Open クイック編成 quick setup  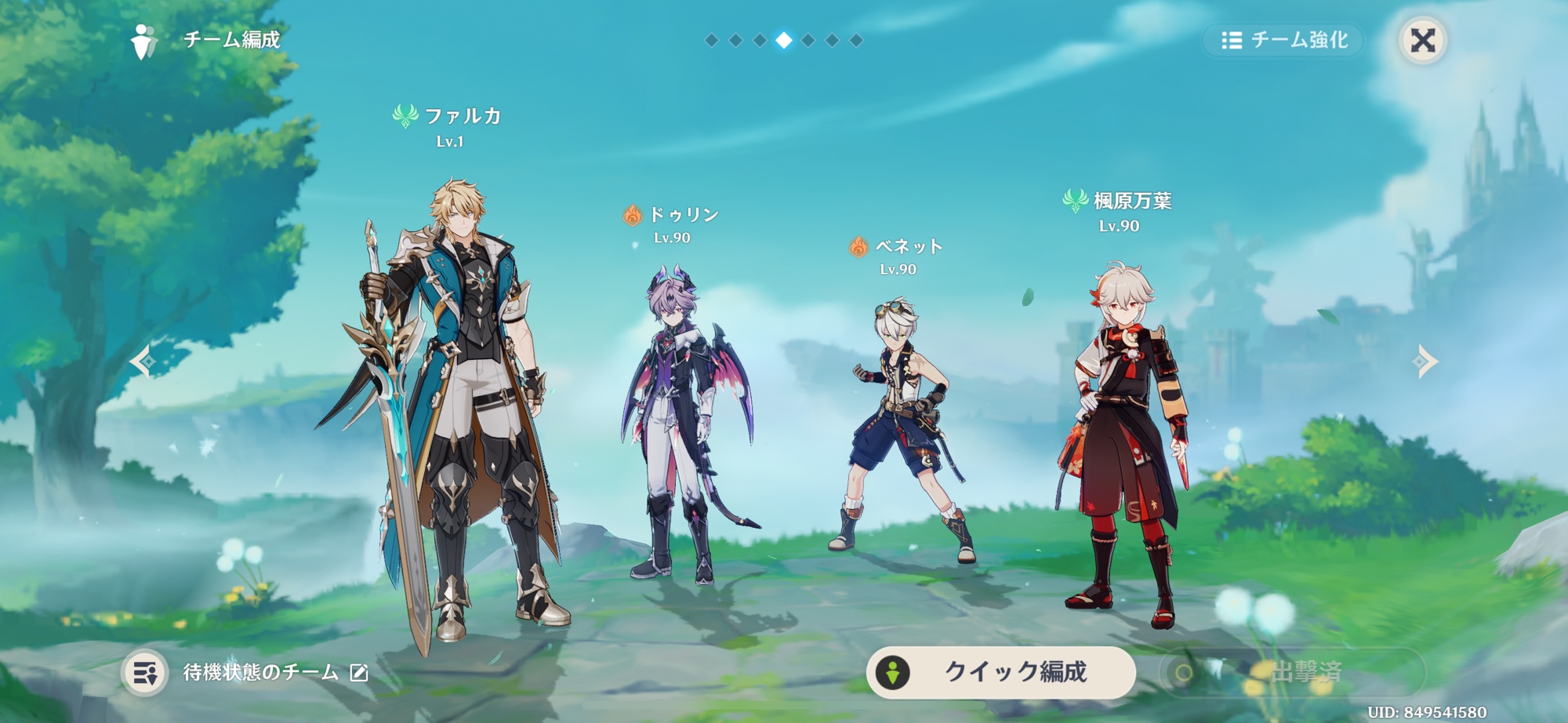click(x=1001, y=672)
